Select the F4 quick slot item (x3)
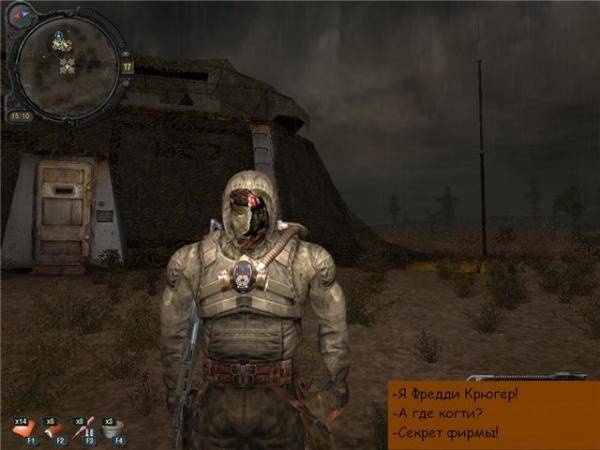The width and height of the screenshot is (600, 450). (114, 429)
